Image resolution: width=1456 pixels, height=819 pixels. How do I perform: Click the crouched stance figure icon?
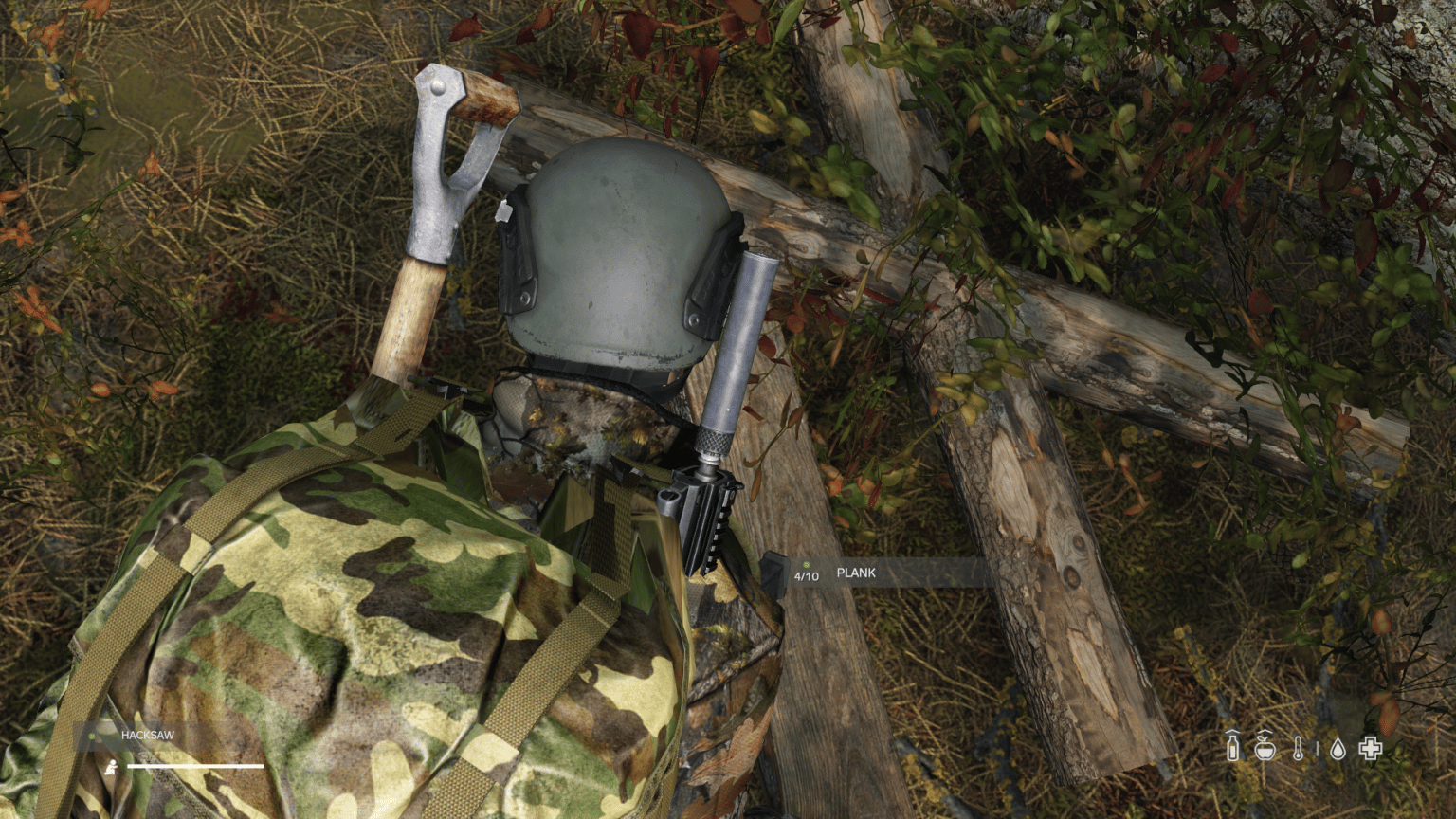pyautogui.click(x=111, y=766)
